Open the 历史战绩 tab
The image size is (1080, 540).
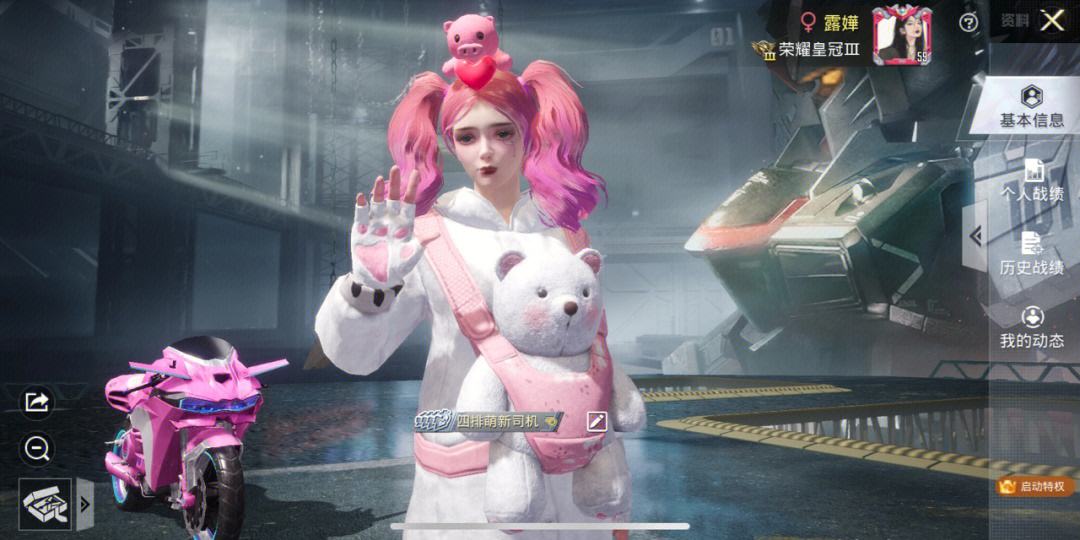coord(1032,254)
